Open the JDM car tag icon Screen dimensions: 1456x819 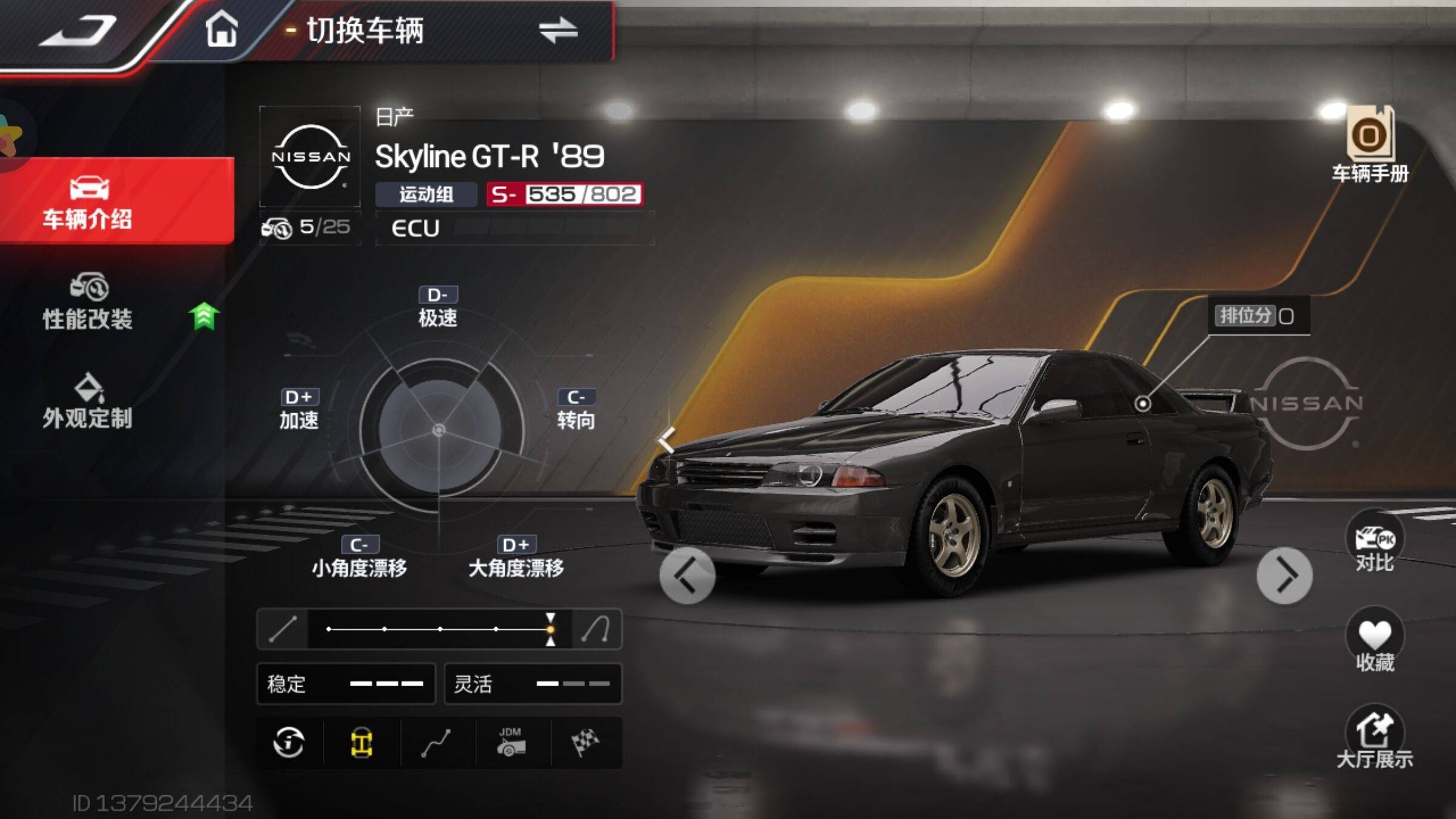coord(511,743)
